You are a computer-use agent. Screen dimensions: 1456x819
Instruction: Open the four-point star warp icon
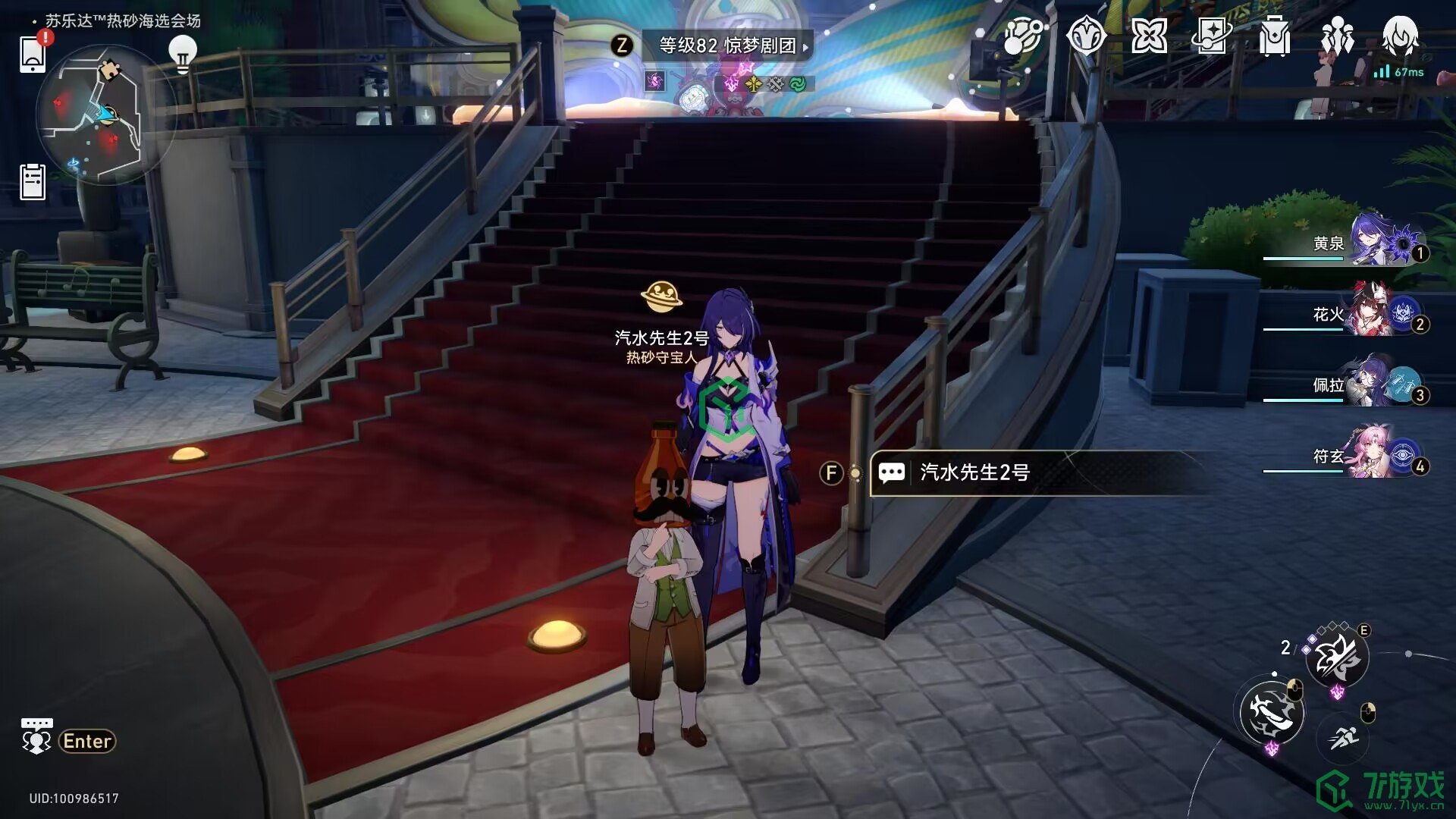[1149, 36]
